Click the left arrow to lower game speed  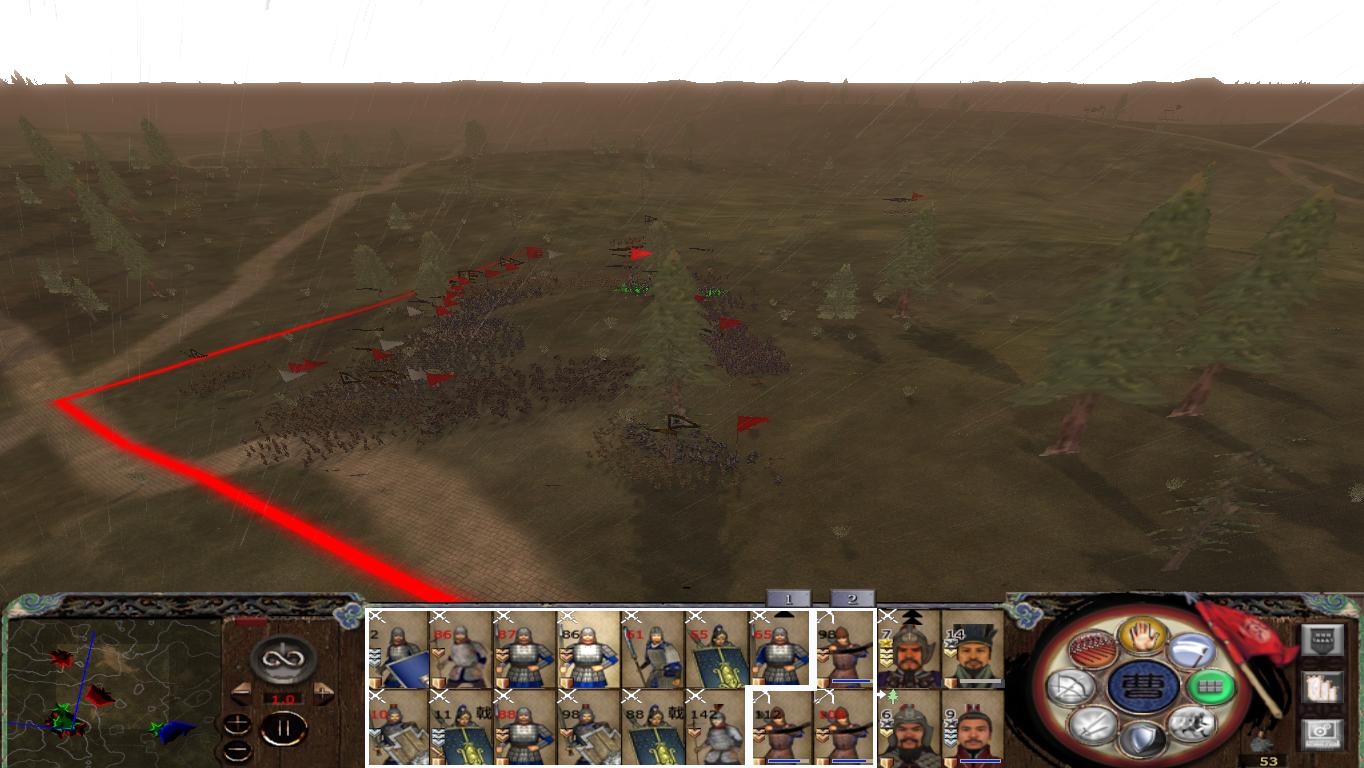[x=241, y=691]
